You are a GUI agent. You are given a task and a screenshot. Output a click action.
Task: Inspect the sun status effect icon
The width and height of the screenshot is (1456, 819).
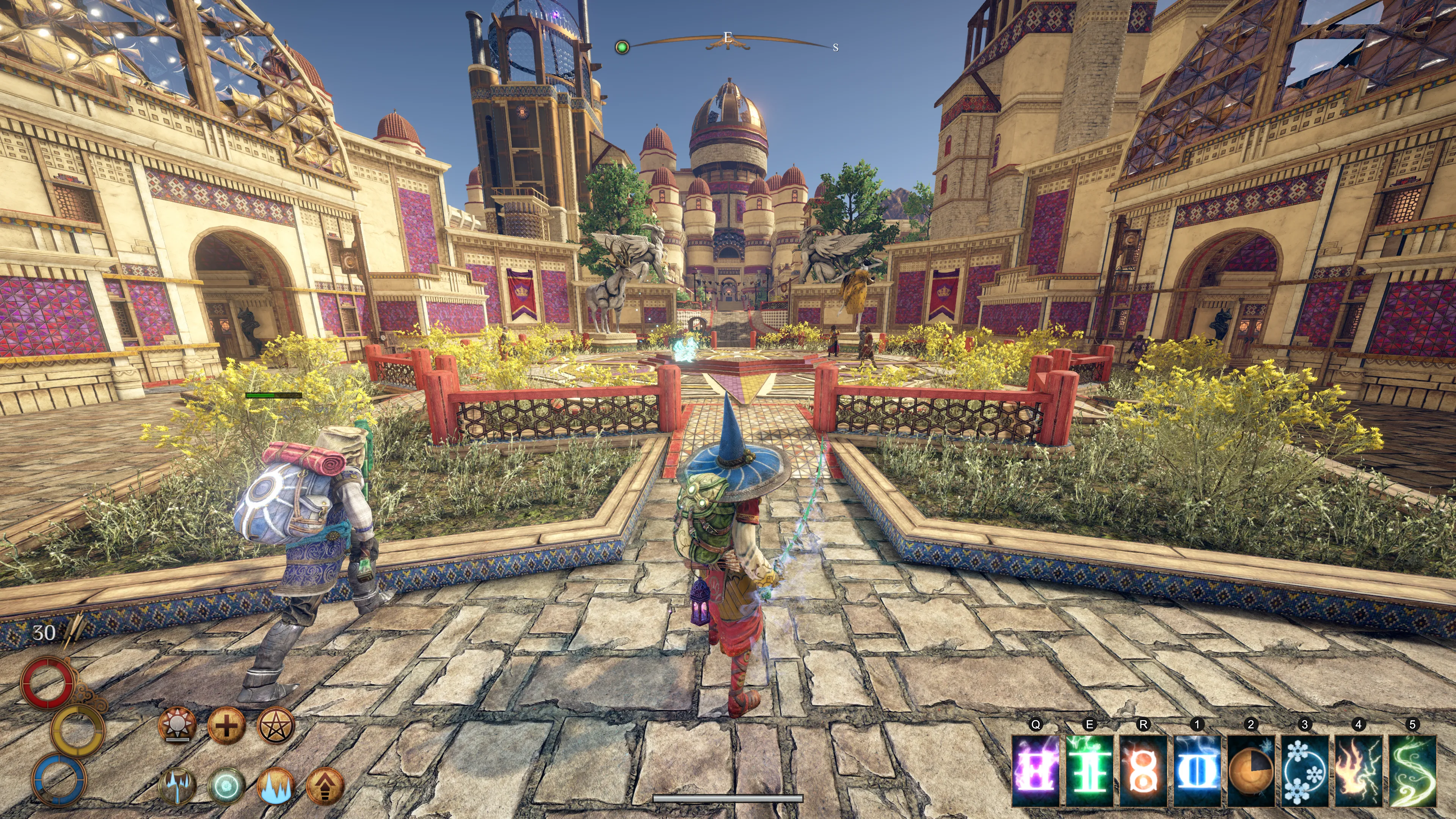click(x=177, y=725)
